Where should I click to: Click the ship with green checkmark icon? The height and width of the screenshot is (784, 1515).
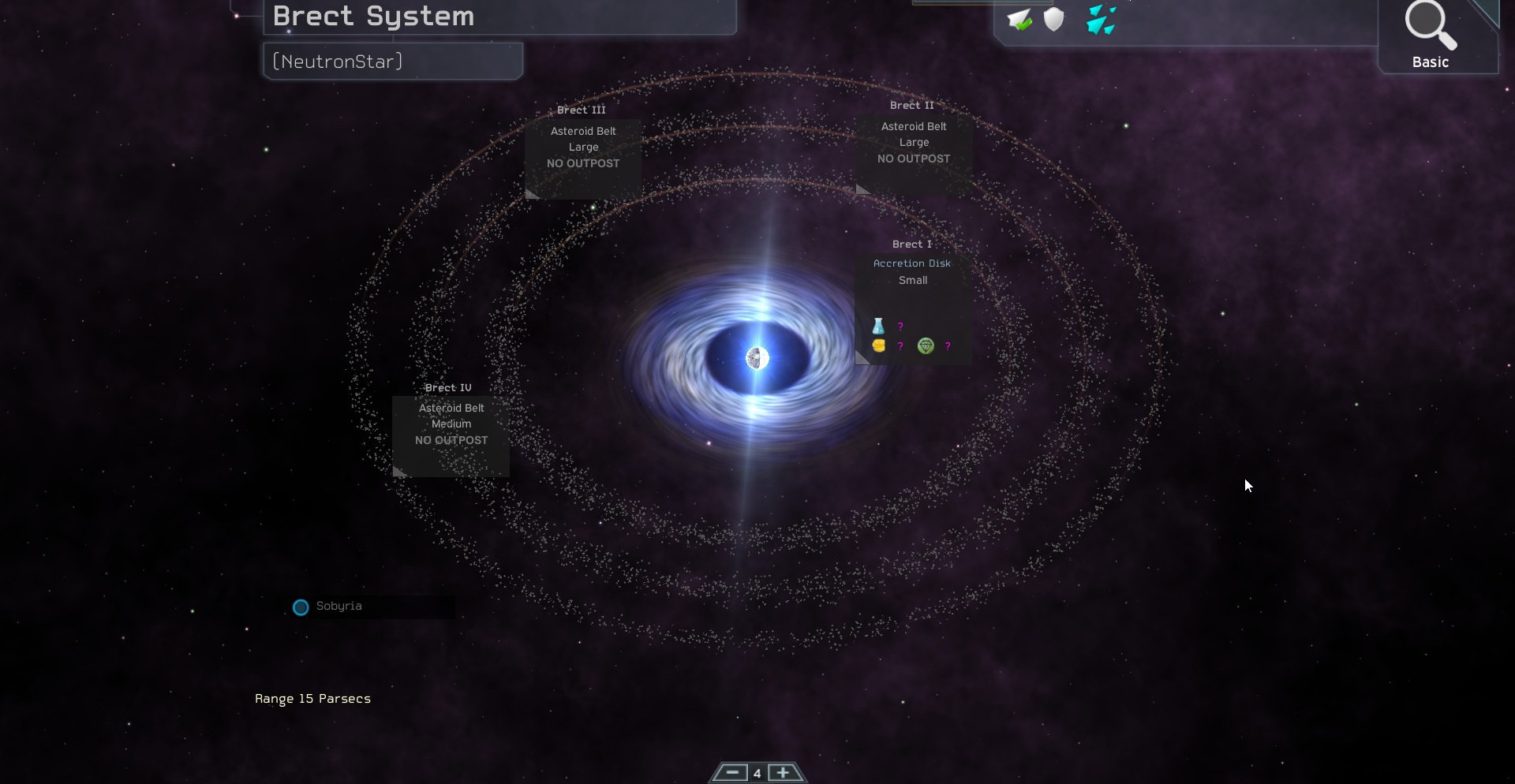(x=1019, y=20)
